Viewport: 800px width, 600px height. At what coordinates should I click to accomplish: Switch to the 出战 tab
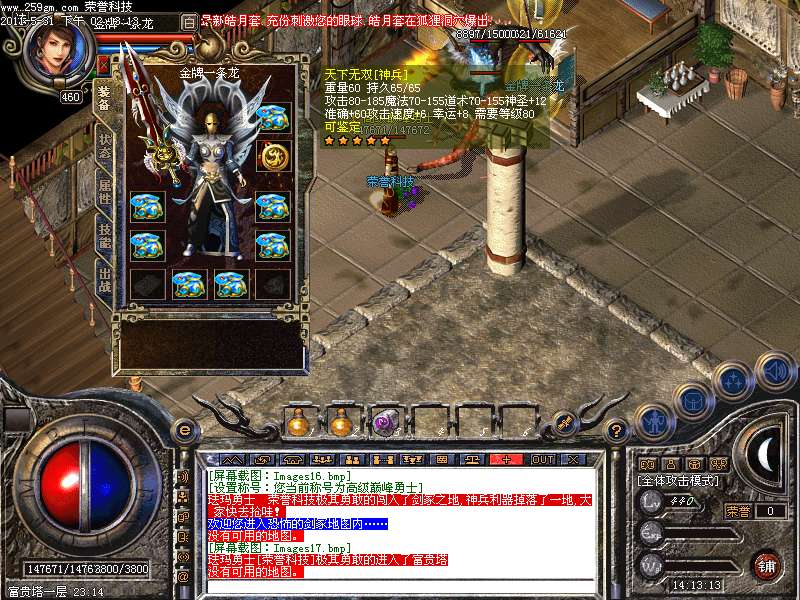[104, 280]
